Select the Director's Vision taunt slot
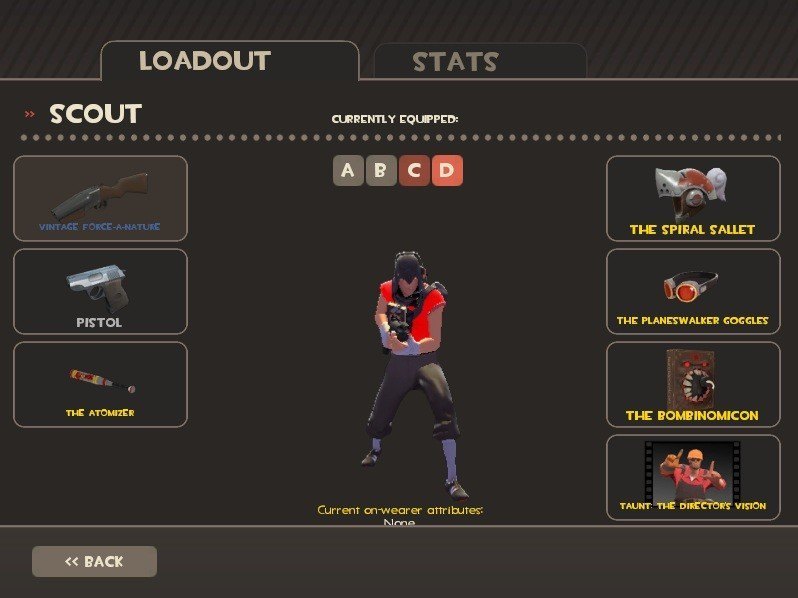The height and width of the screenshot is (598, 798). 693,477
